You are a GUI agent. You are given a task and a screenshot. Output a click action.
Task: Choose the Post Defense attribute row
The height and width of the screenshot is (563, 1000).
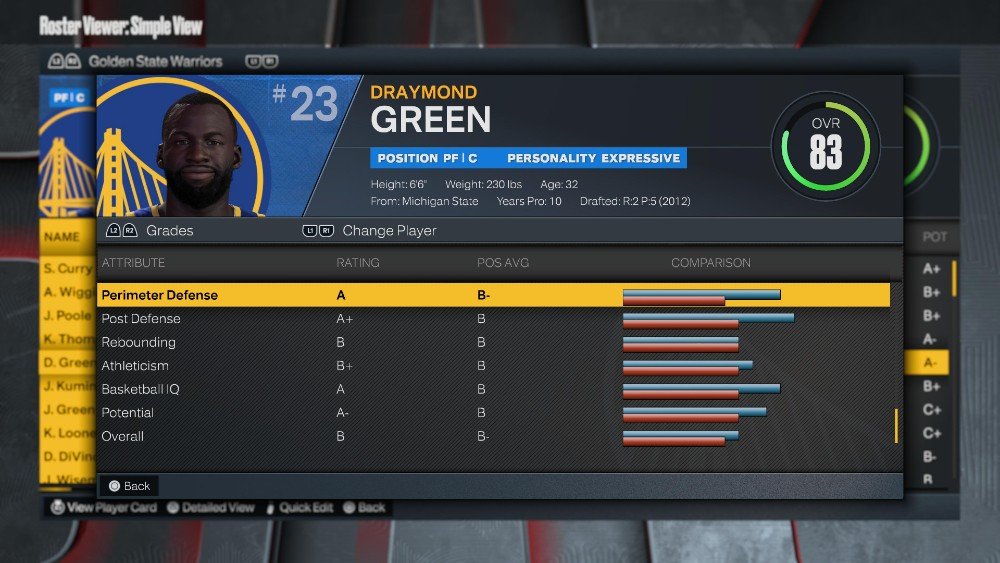tap(495, 319)
